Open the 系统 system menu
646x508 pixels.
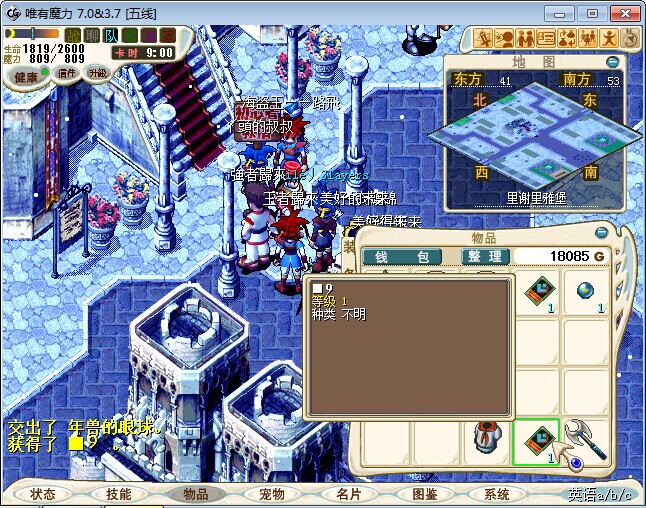(x=497, y=494)
